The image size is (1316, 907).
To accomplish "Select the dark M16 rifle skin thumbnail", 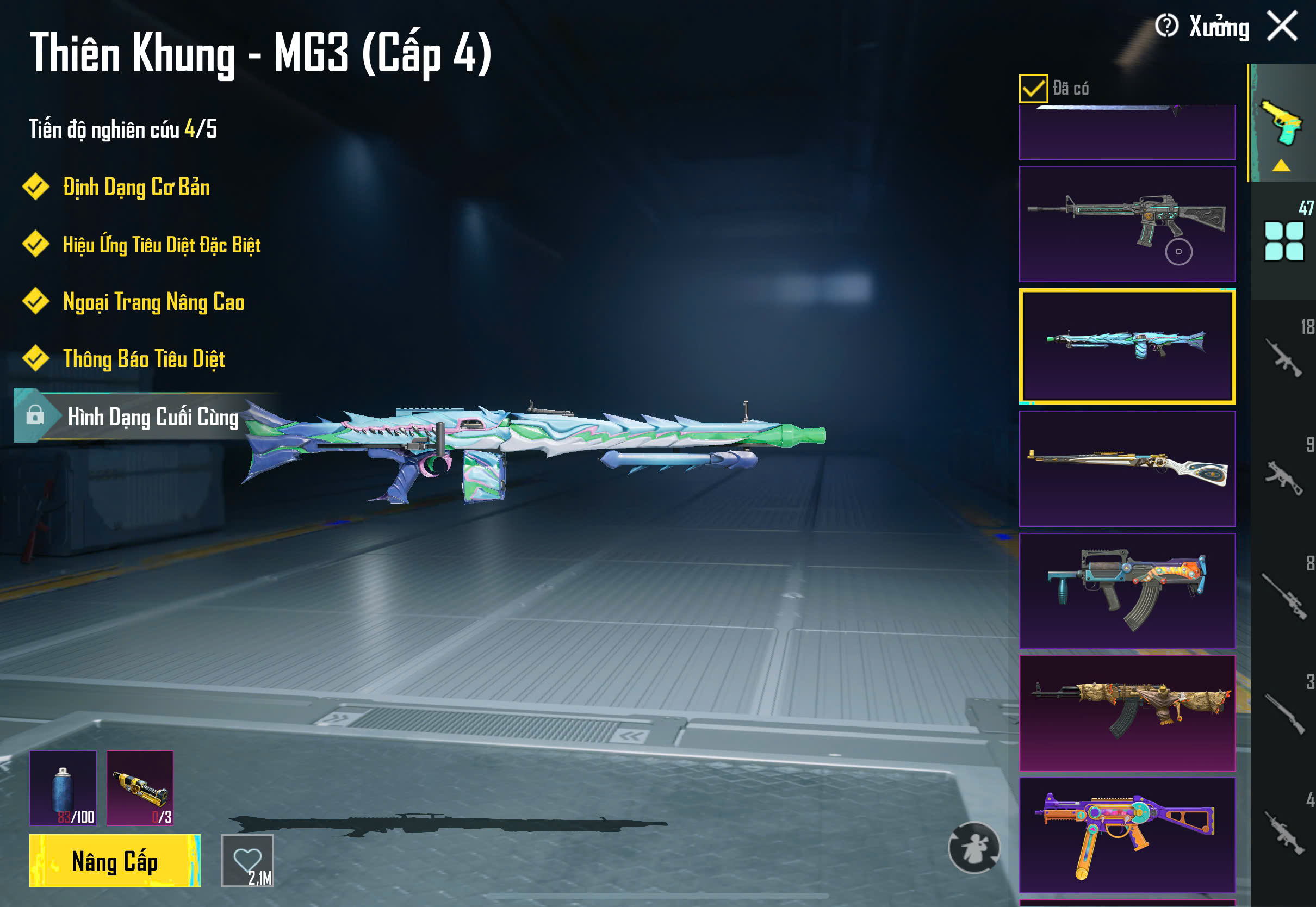I will click(1127, 224).
